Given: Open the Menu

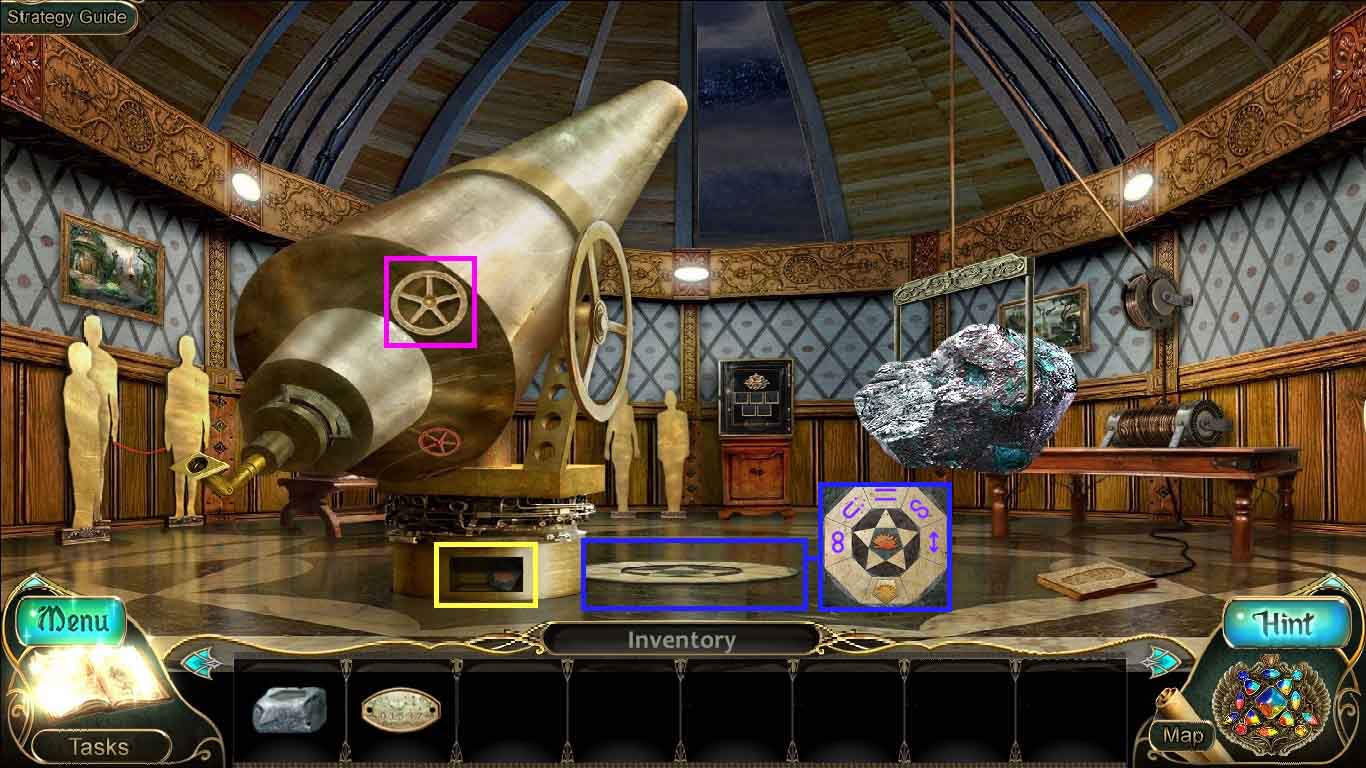Looking at the screenshot, I should tap(71, 621).
